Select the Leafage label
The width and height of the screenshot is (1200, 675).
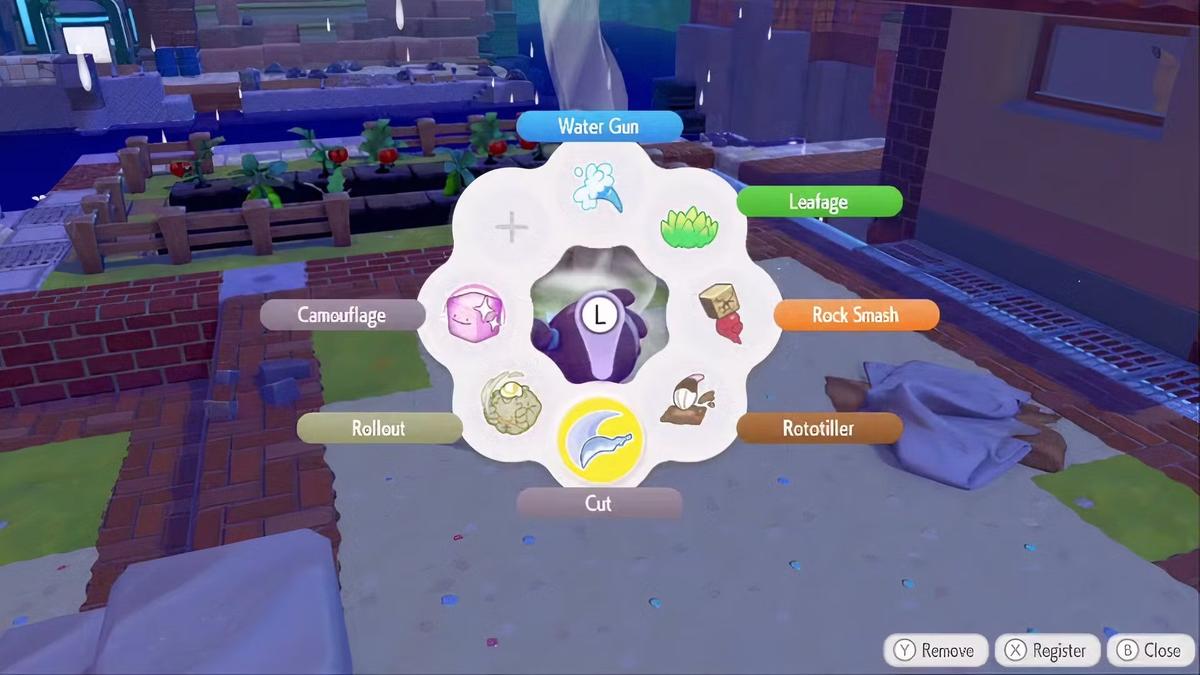tap(819, 202)
